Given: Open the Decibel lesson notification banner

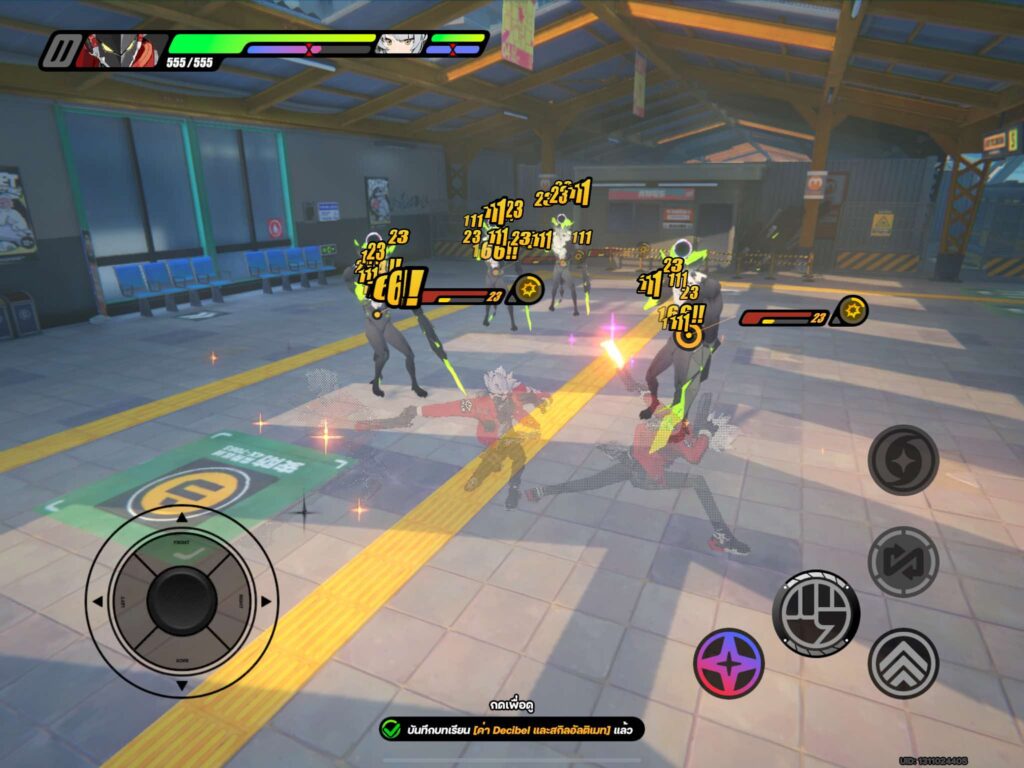Looking at the screenshot, I should pos(510,729).
